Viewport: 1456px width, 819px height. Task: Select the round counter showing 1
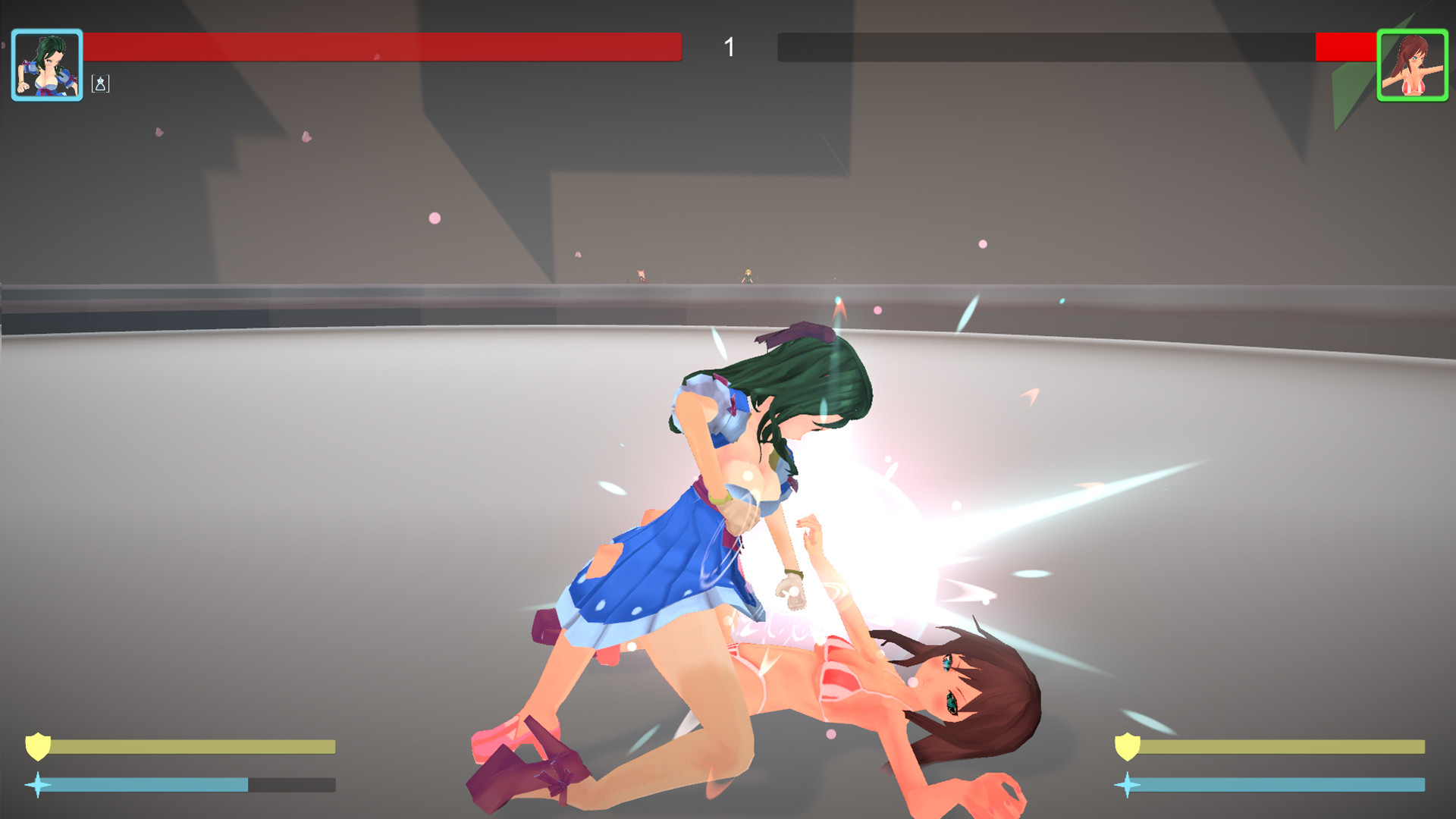pyautogui.click(x=729, y=47)
